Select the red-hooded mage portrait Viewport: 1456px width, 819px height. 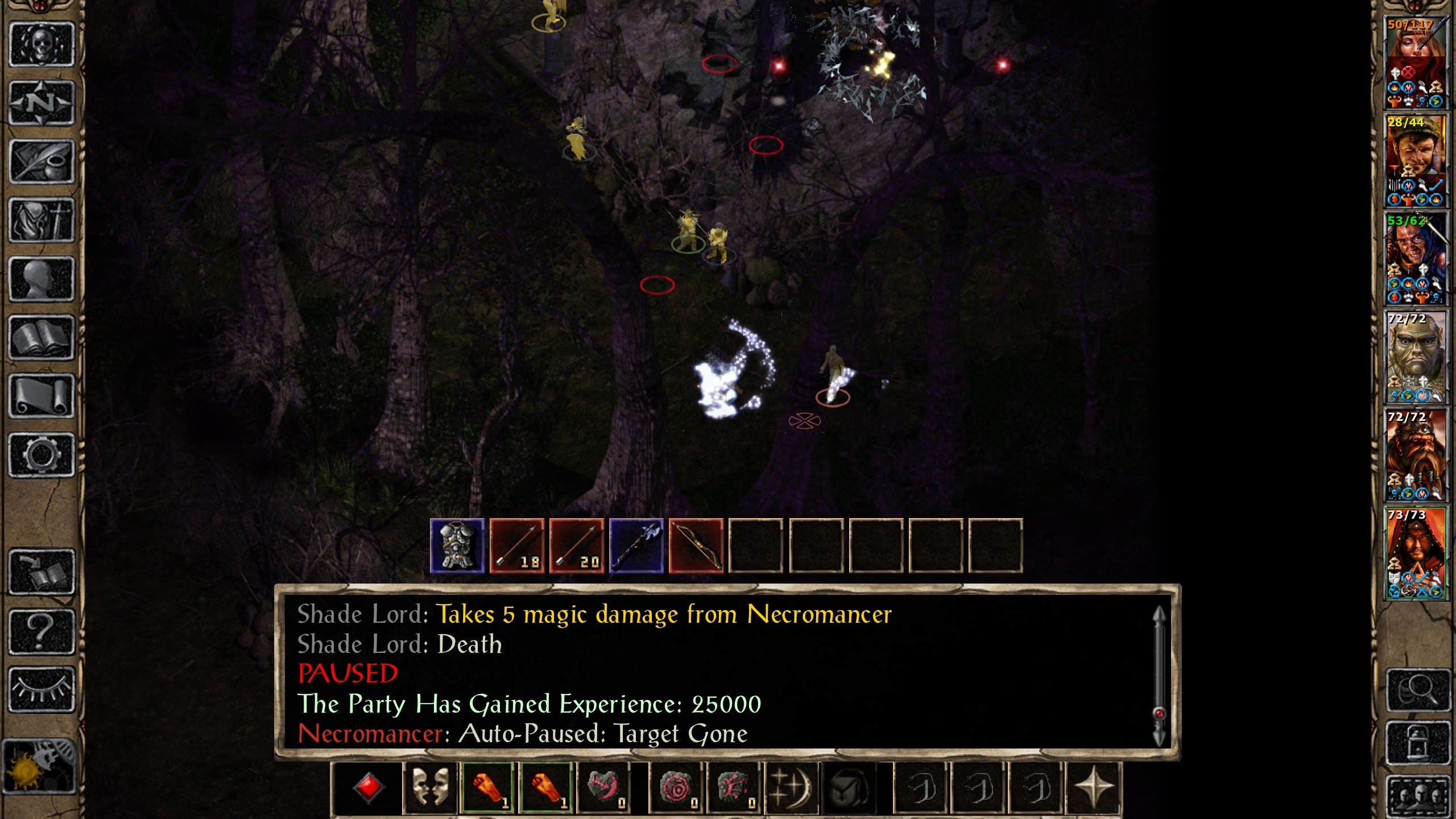pos(1415,553)
